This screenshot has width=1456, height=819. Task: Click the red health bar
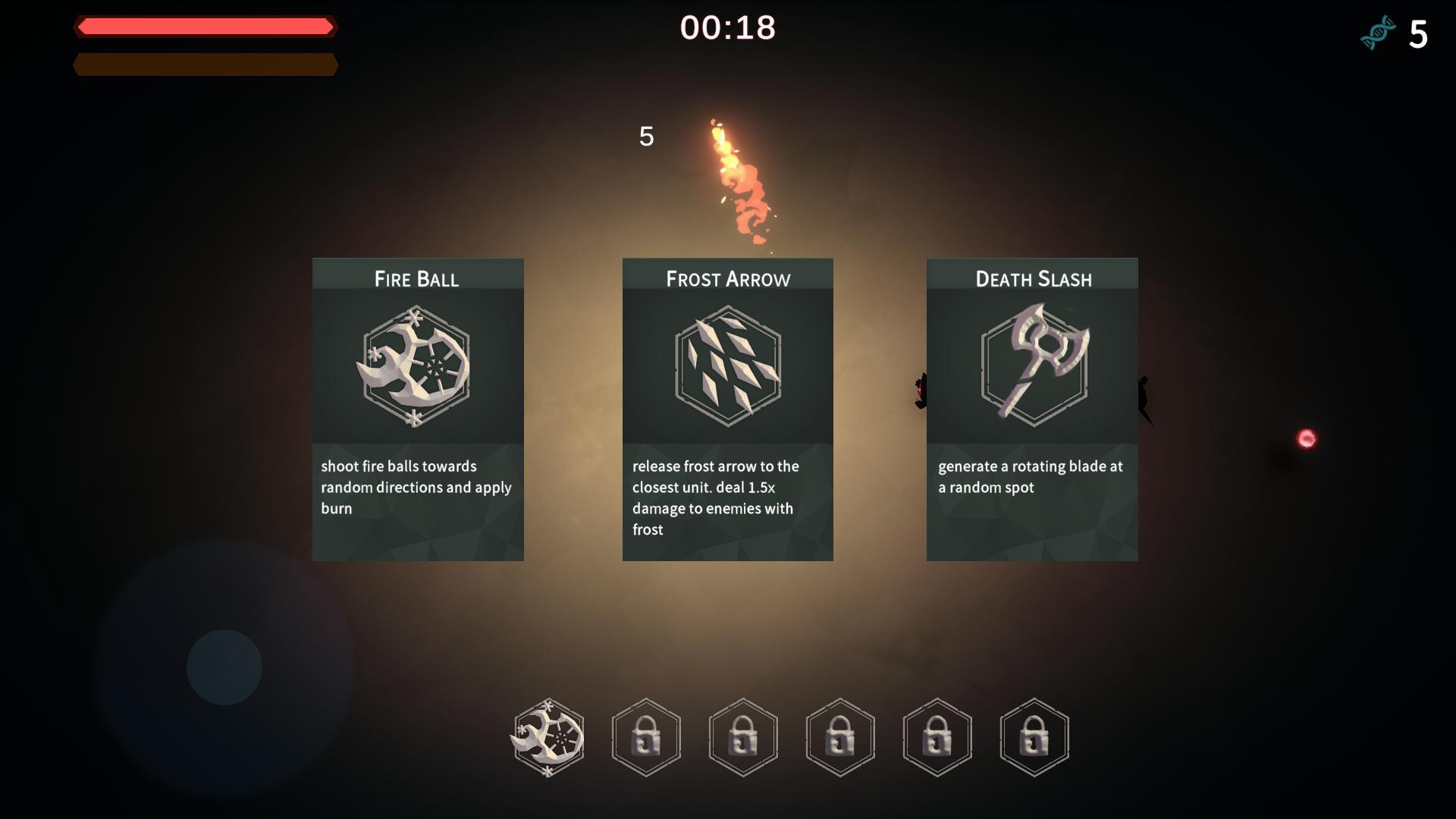[205, 27]
